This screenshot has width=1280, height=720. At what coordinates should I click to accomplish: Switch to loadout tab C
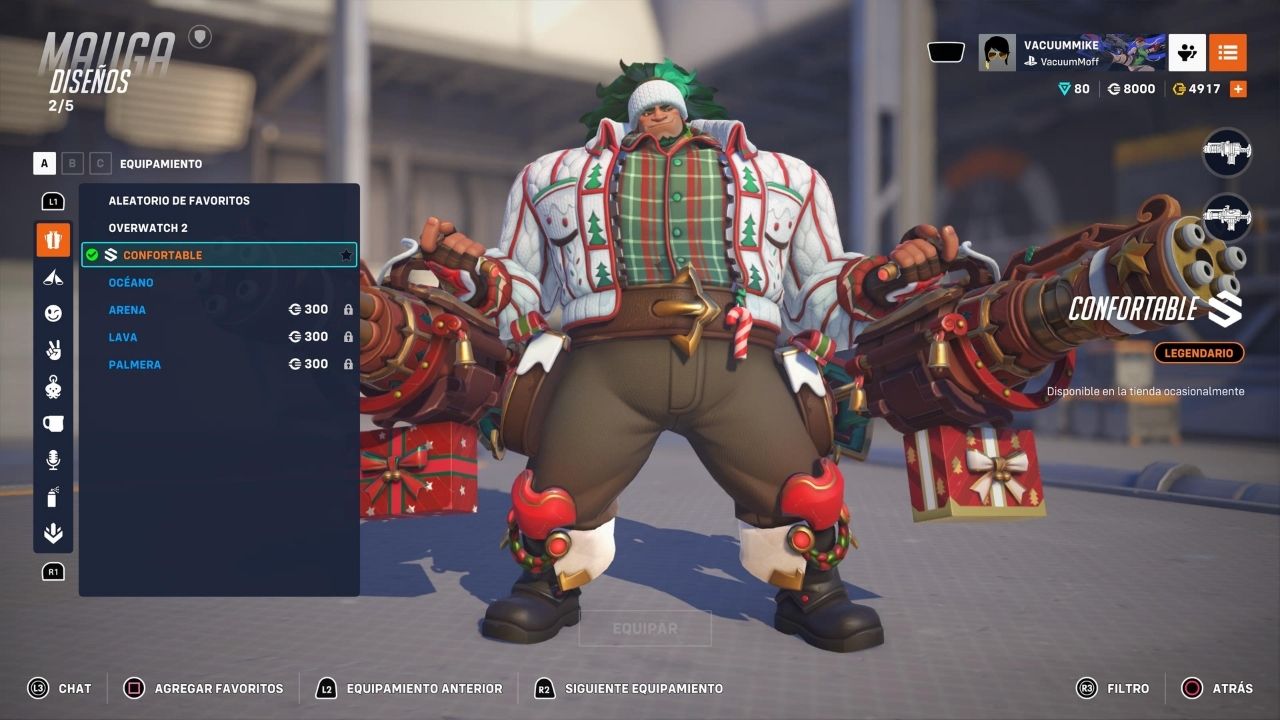click(100, 163)
